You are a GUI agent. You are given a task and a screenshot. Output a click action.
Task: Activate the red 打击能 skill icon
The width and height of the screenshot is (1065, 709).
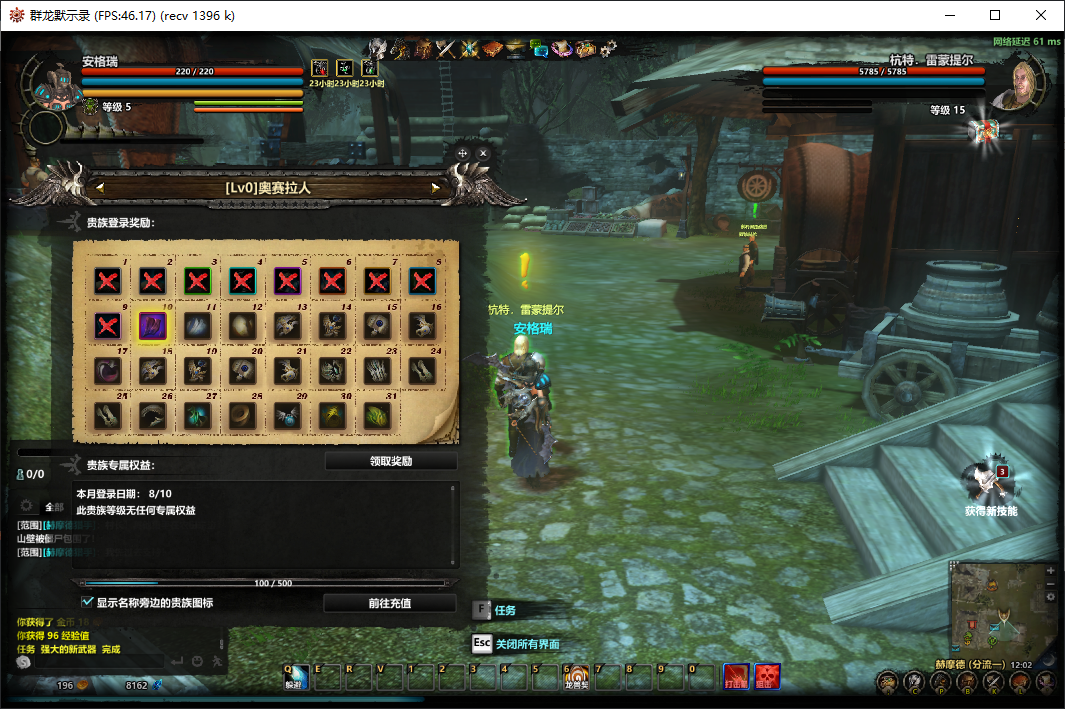point(737,677)
